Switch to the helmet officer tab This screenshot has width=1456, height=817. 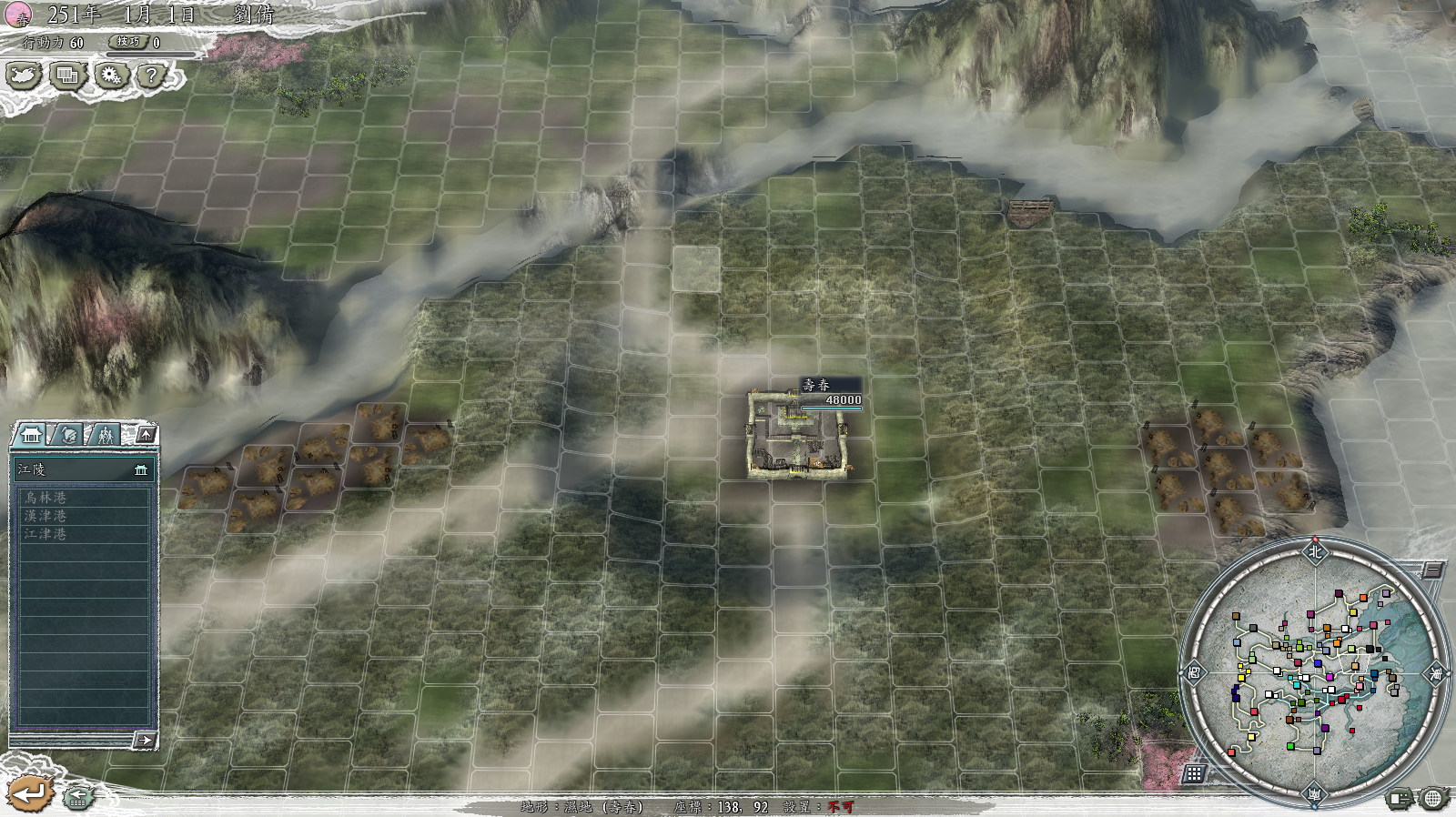(69, 435)
